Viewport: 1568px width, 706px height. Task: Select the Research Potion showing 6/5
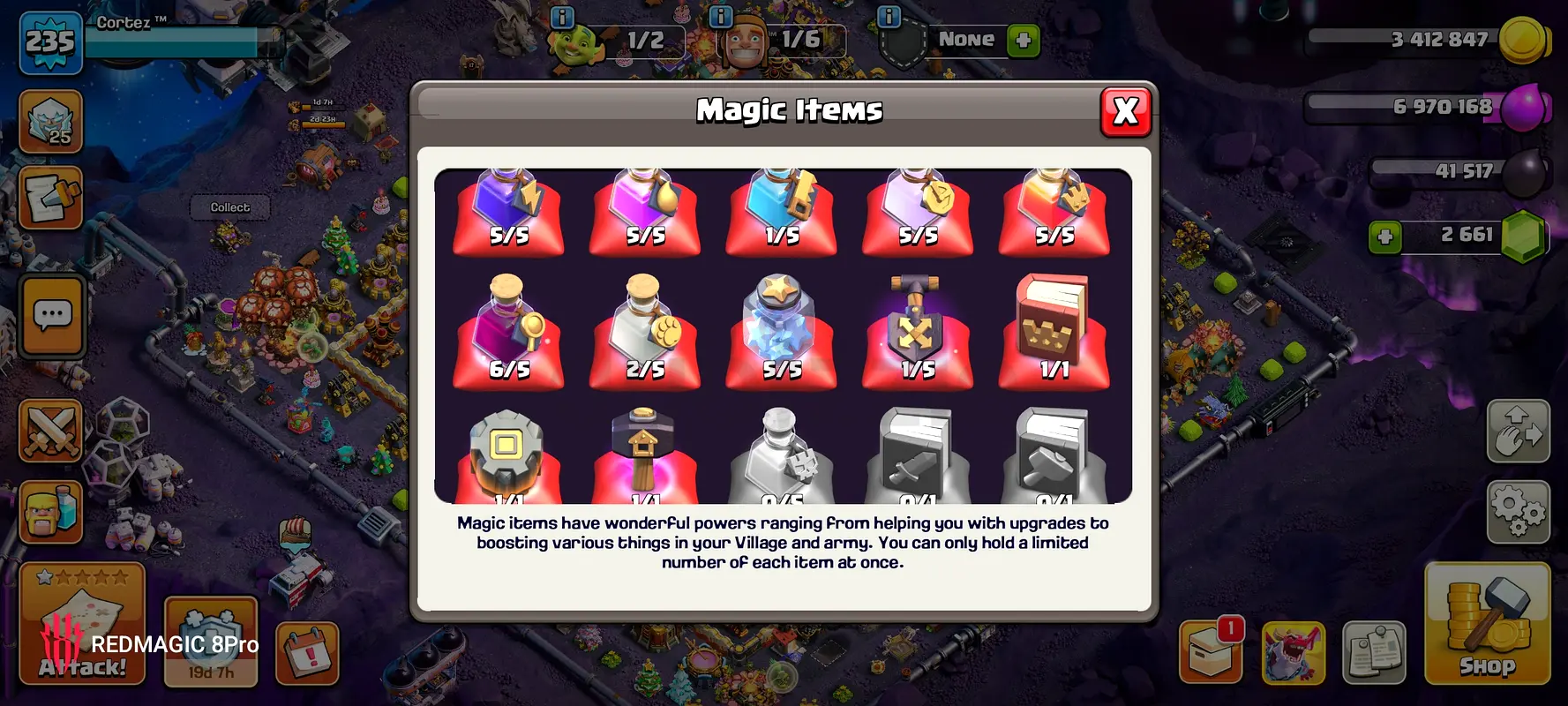click(509, 331)
